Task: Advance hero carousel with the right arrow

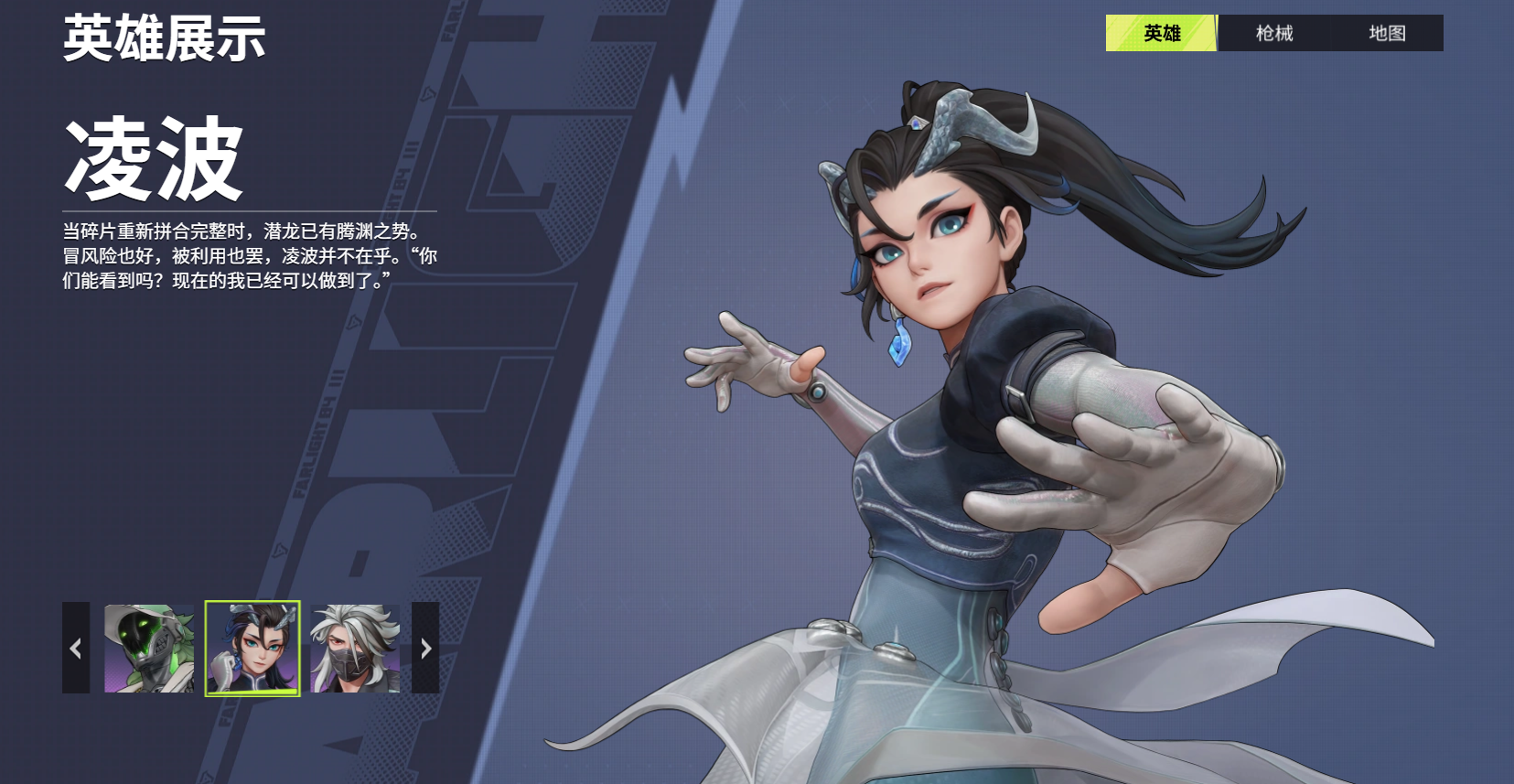Action: click(x=425, y=648)
